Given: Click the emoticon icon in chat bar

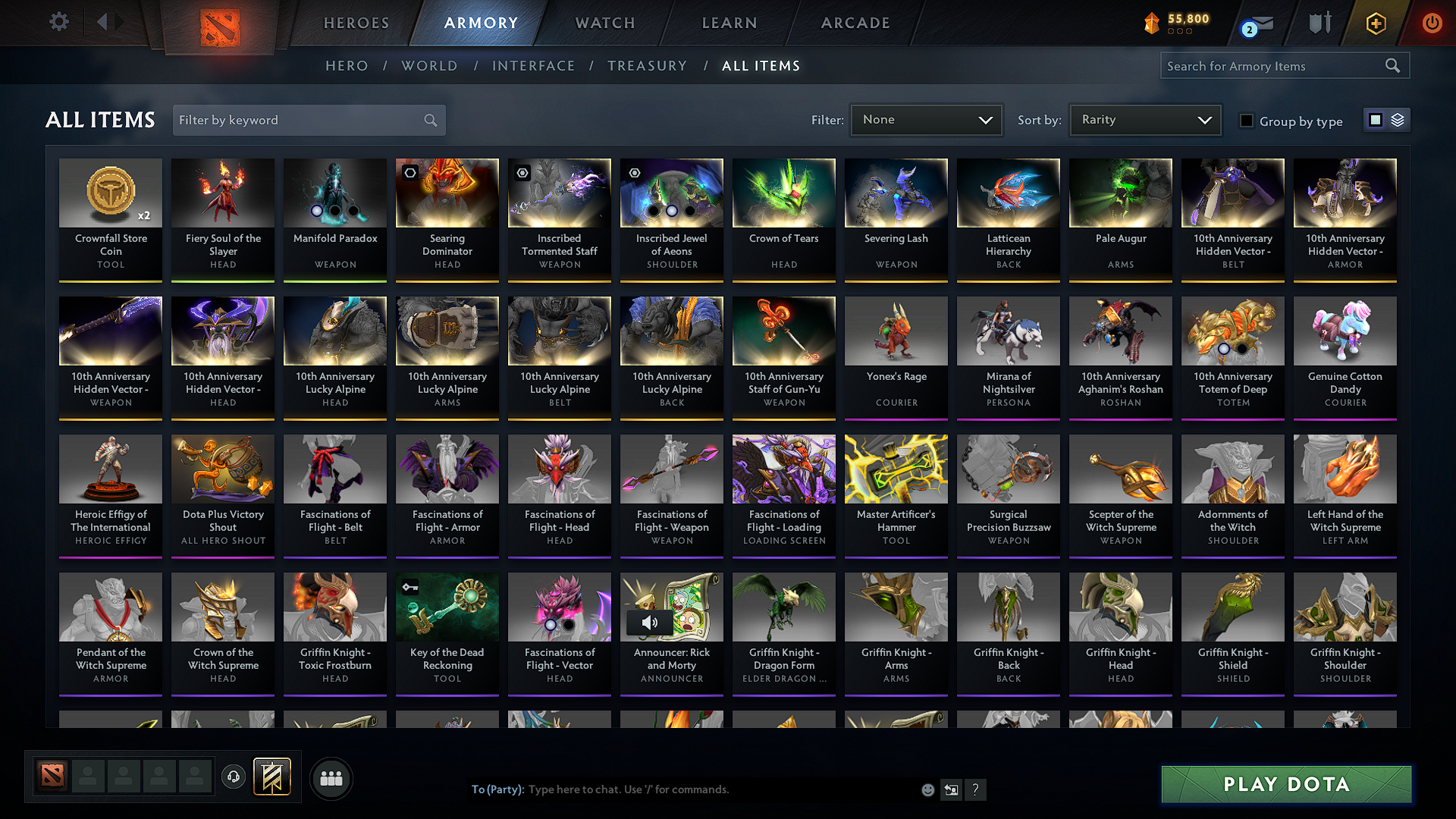Looking at the screenshot, I should [927, 789].
